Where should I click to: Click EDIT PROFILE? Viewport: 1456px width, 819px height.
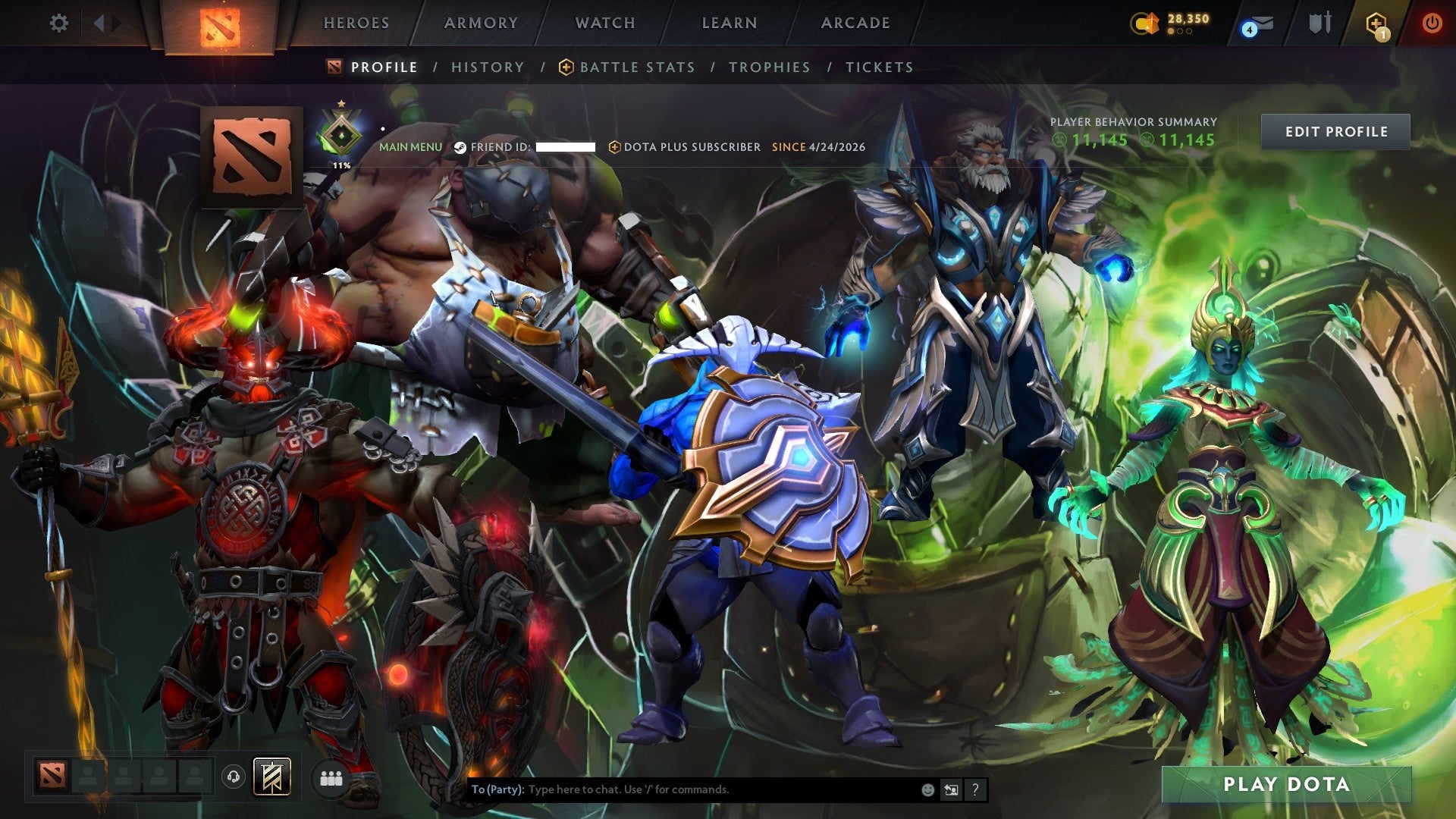[1335, 131]
